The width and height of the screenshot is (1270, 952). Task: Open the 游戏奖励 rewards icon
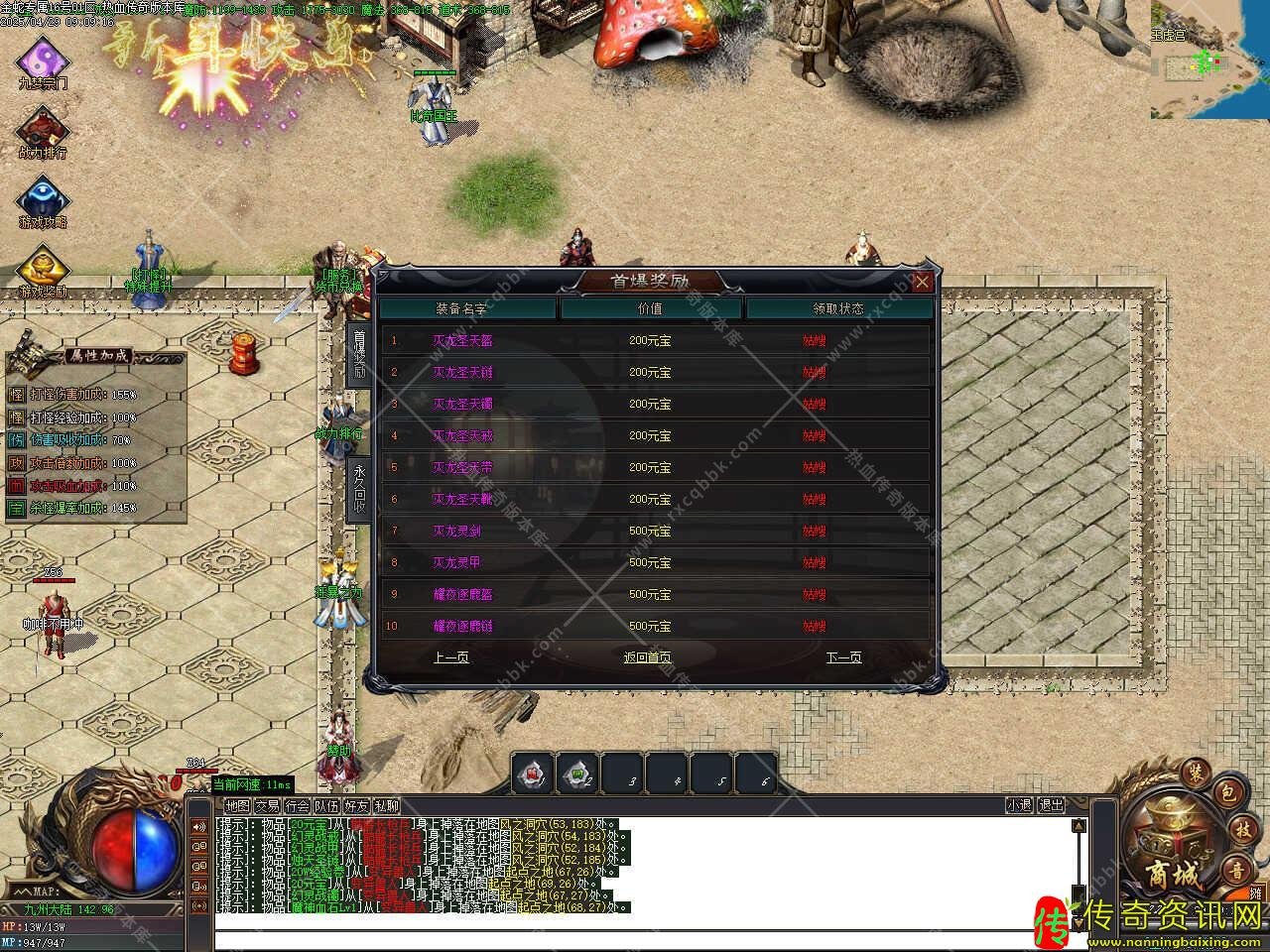(x=43, y=268)
